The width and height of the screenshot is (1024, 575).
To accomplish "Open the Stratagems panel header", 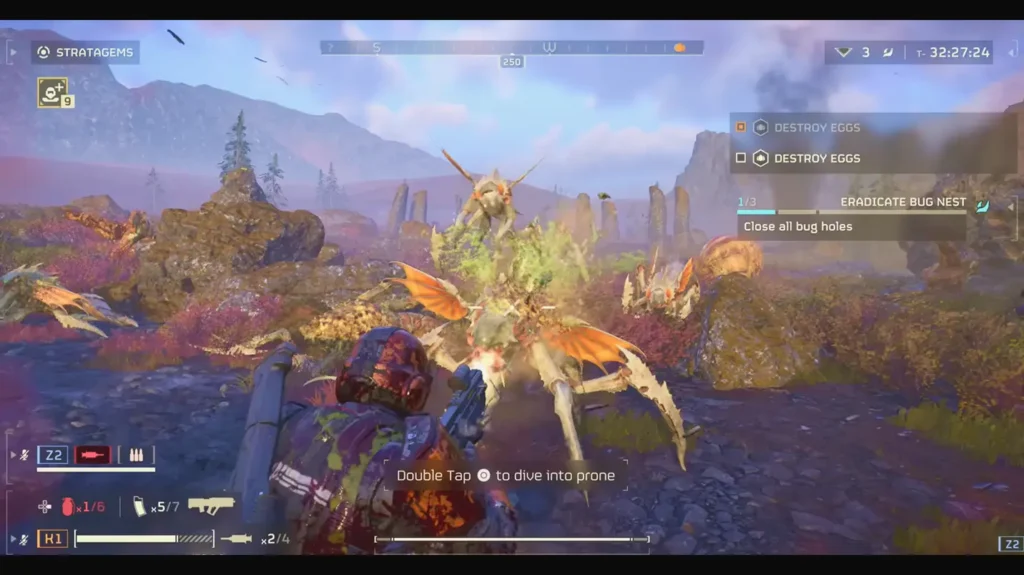I will [84, 52].
